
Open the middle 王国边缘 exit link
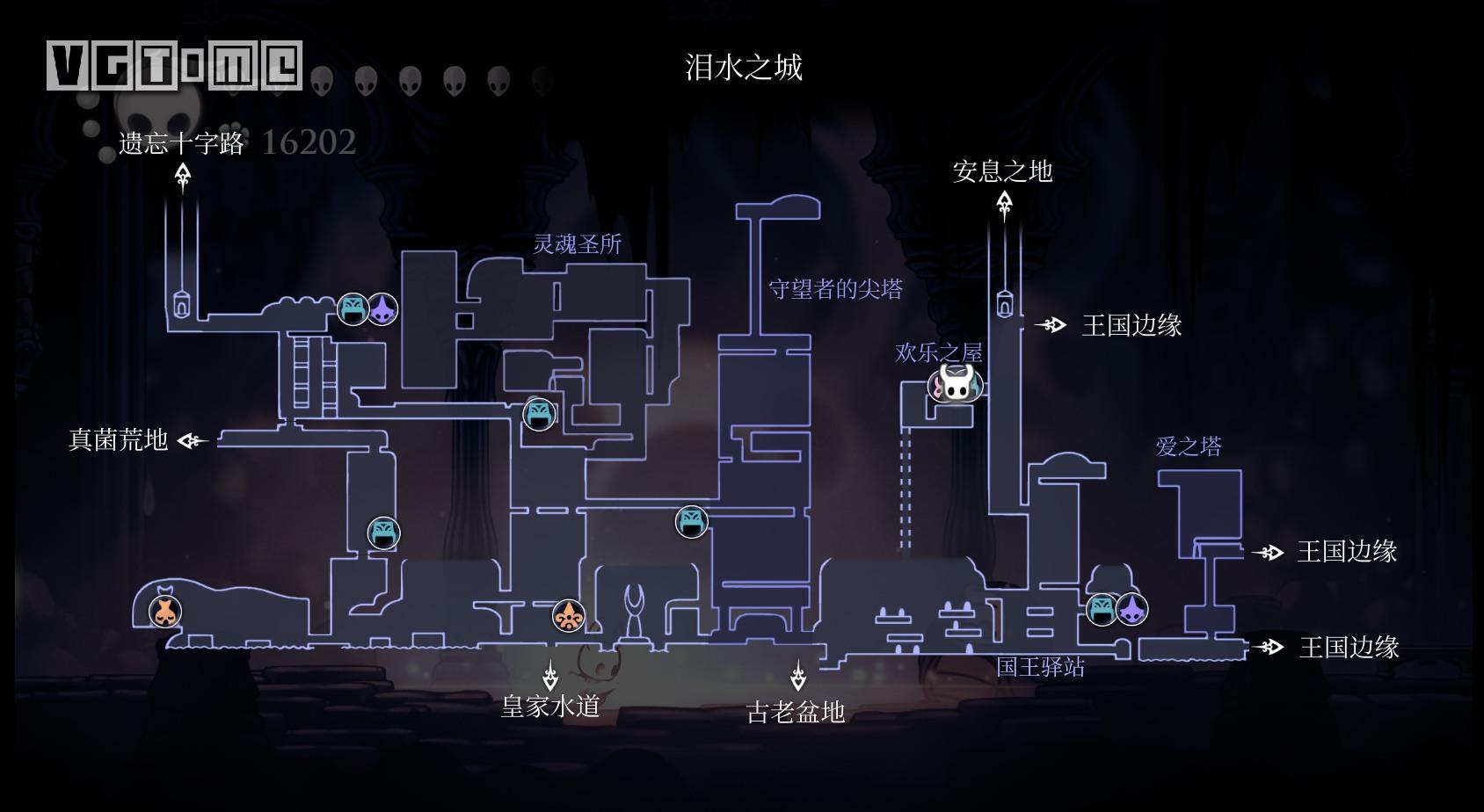[1269, 554]
